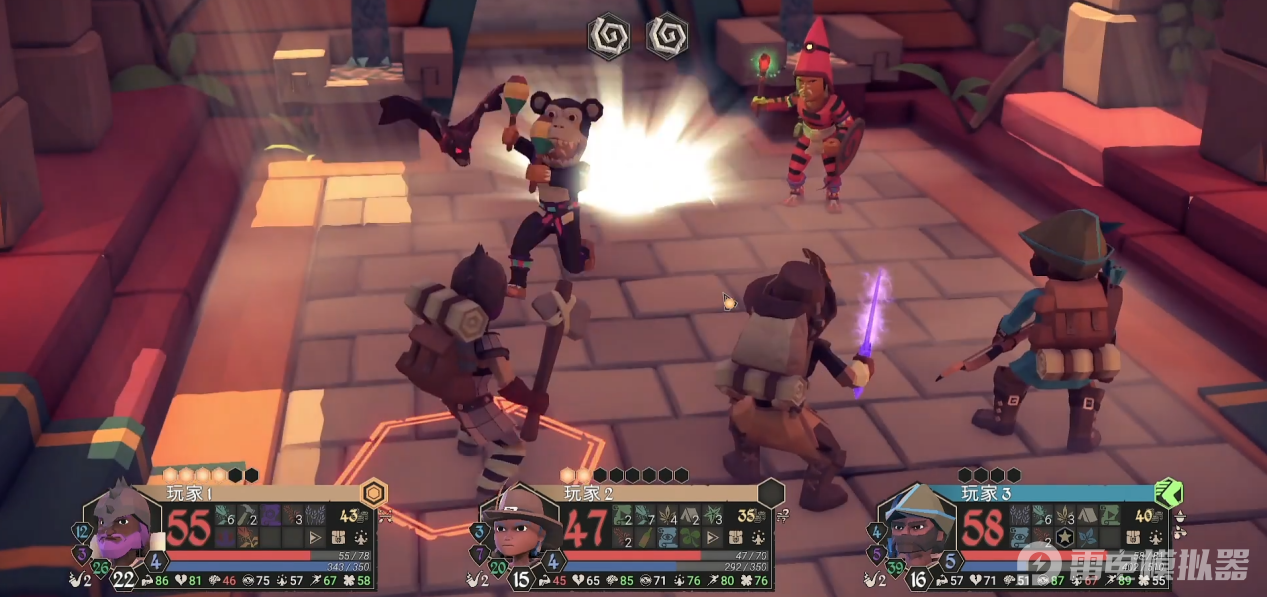Use Player 2's four-leaf clover item
The height and width of the screenshot is (597, 1267).
691,538
